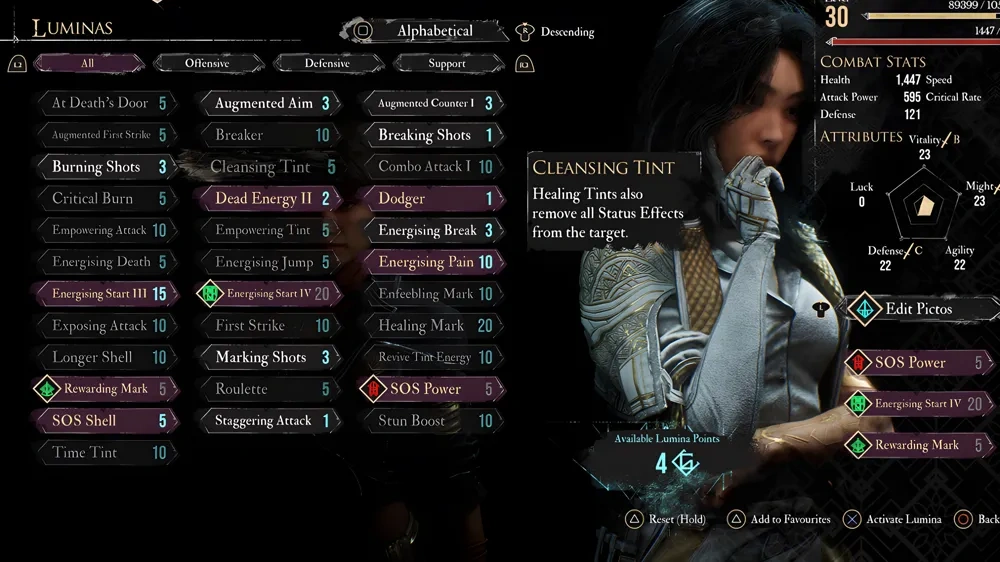Show the Support luminas tab
Screen dimensions: 1000x562
pos(446,63)
